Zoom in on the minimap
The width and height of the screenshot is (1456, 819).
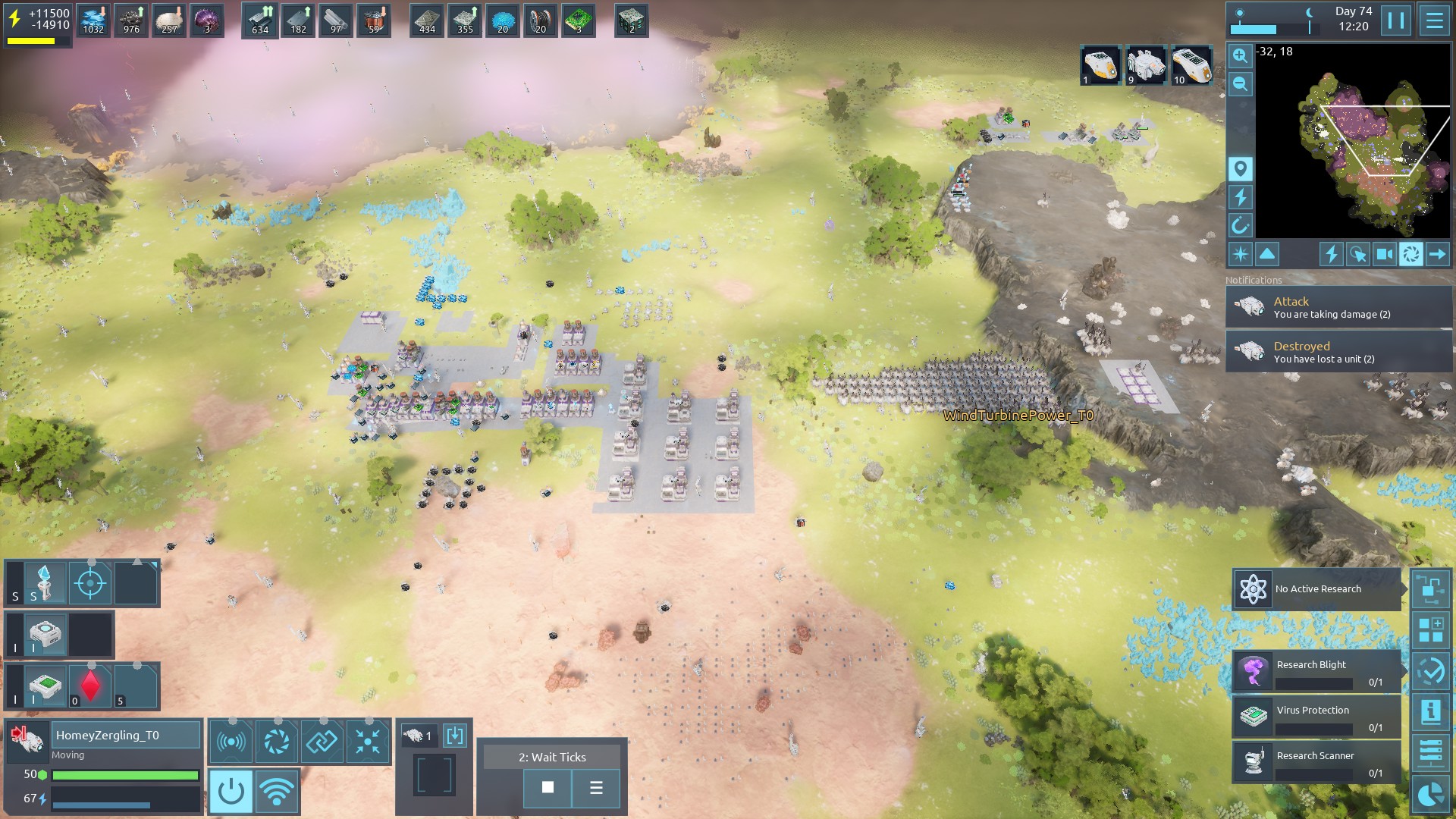tap(1240, 55)
